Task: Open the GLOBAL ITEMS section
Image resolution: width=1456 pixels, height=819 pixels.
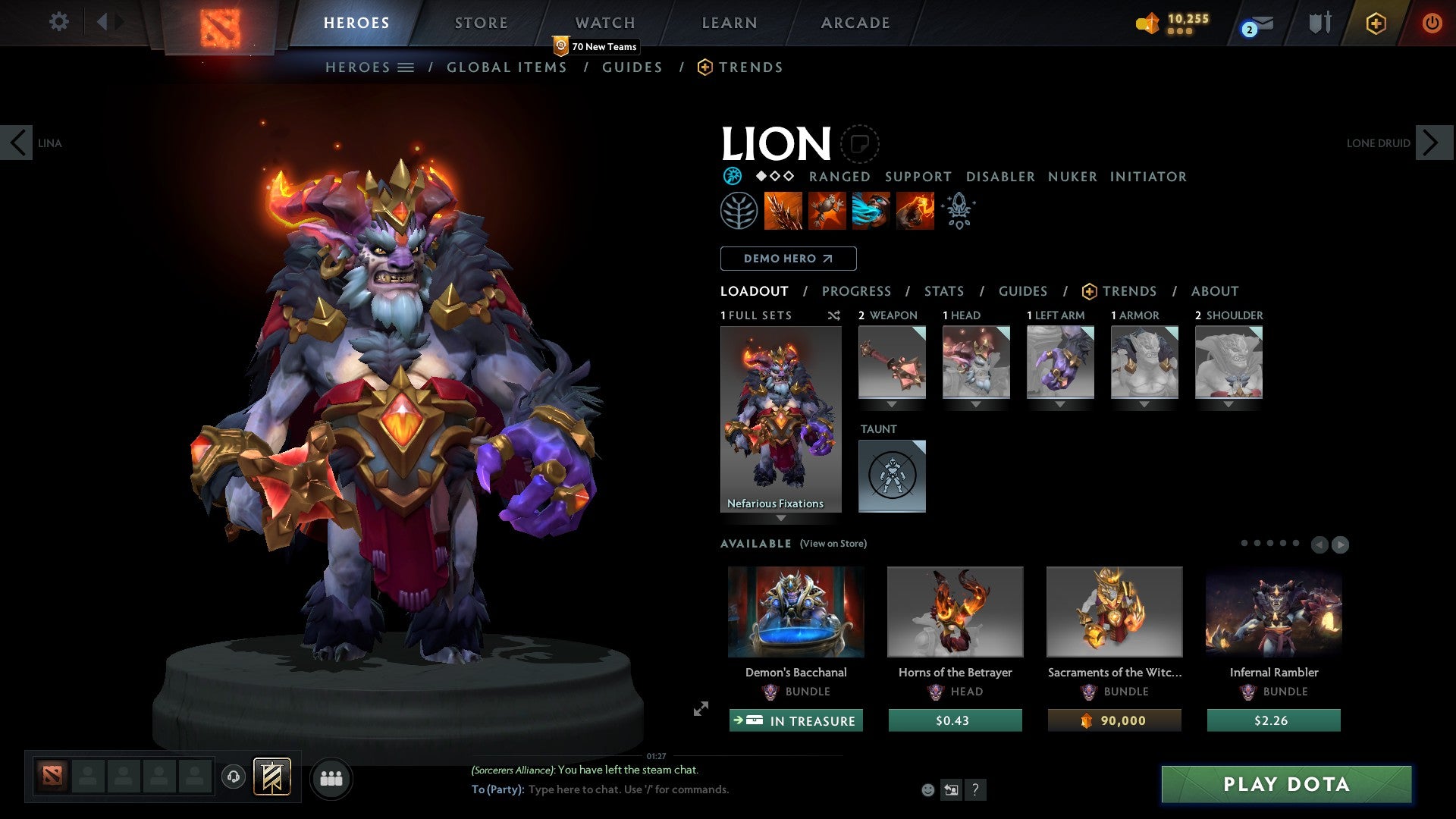Action: pos(506,67)
